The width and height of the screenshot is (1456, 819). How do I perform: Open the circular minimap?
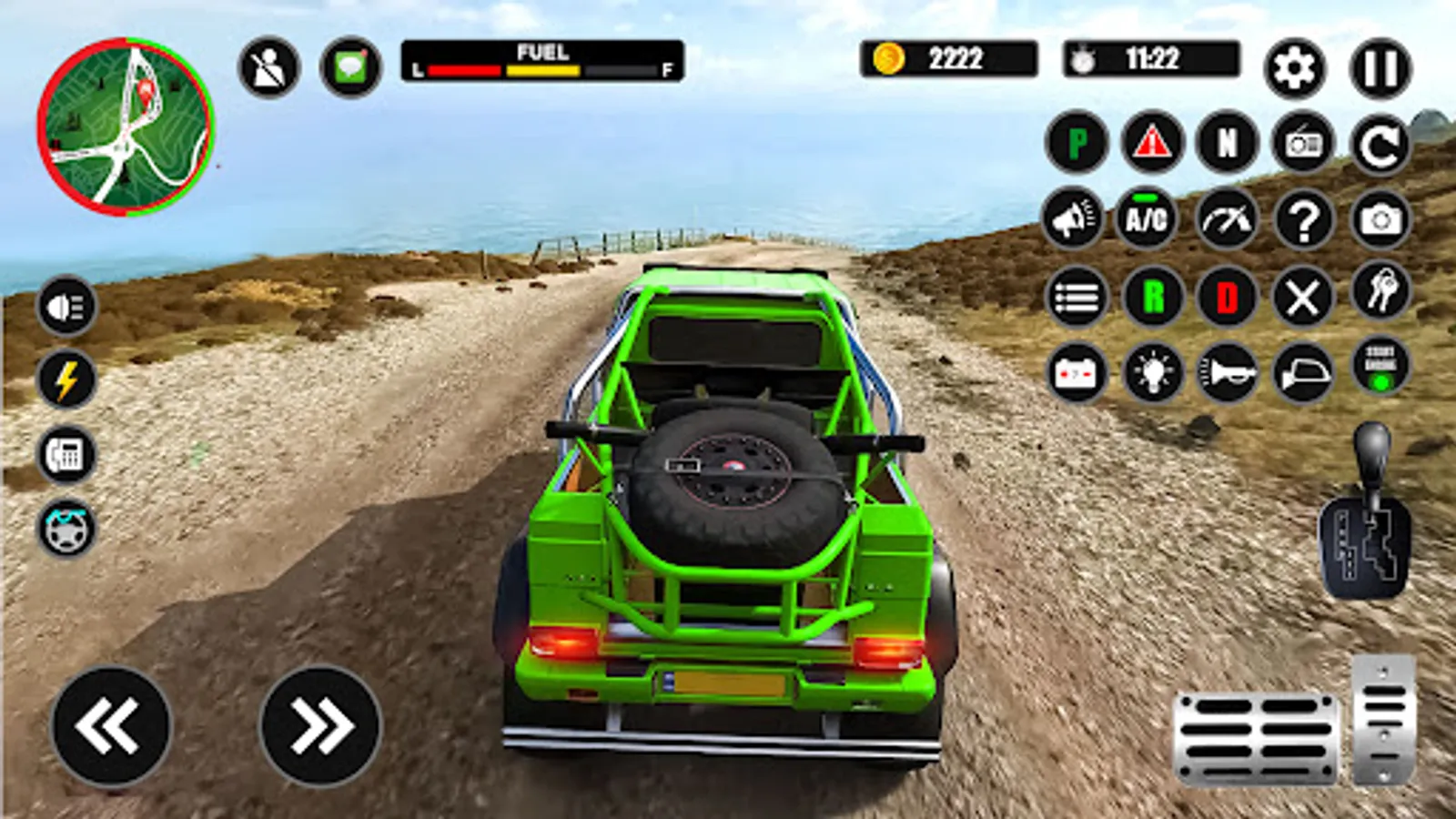pos(126,126)
